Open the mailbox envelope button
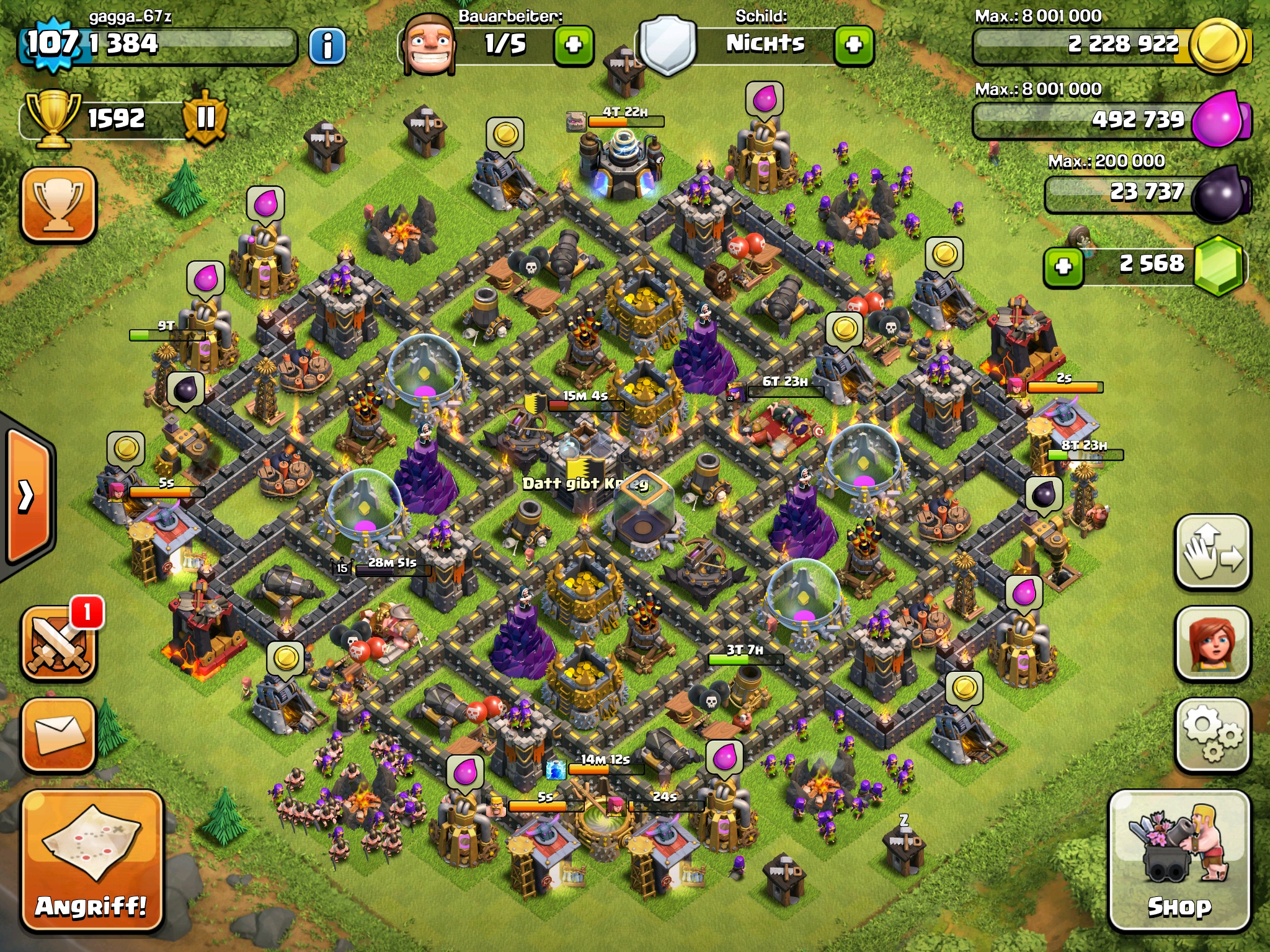Screen dimensions: 1270x952 (x=59, y=735)
